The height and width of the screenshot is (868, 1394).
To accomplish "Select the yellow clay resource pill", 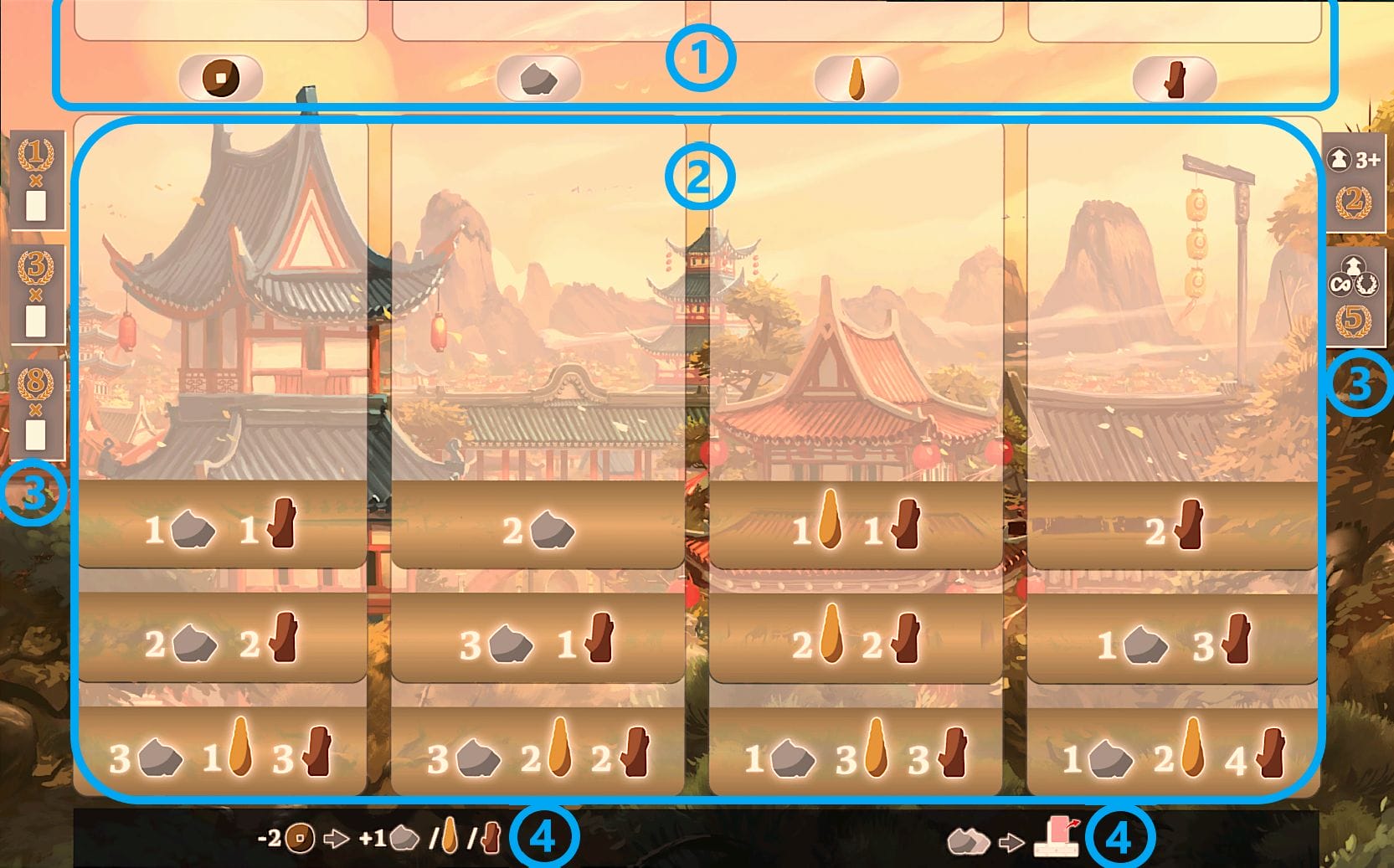I will [856, 80].
